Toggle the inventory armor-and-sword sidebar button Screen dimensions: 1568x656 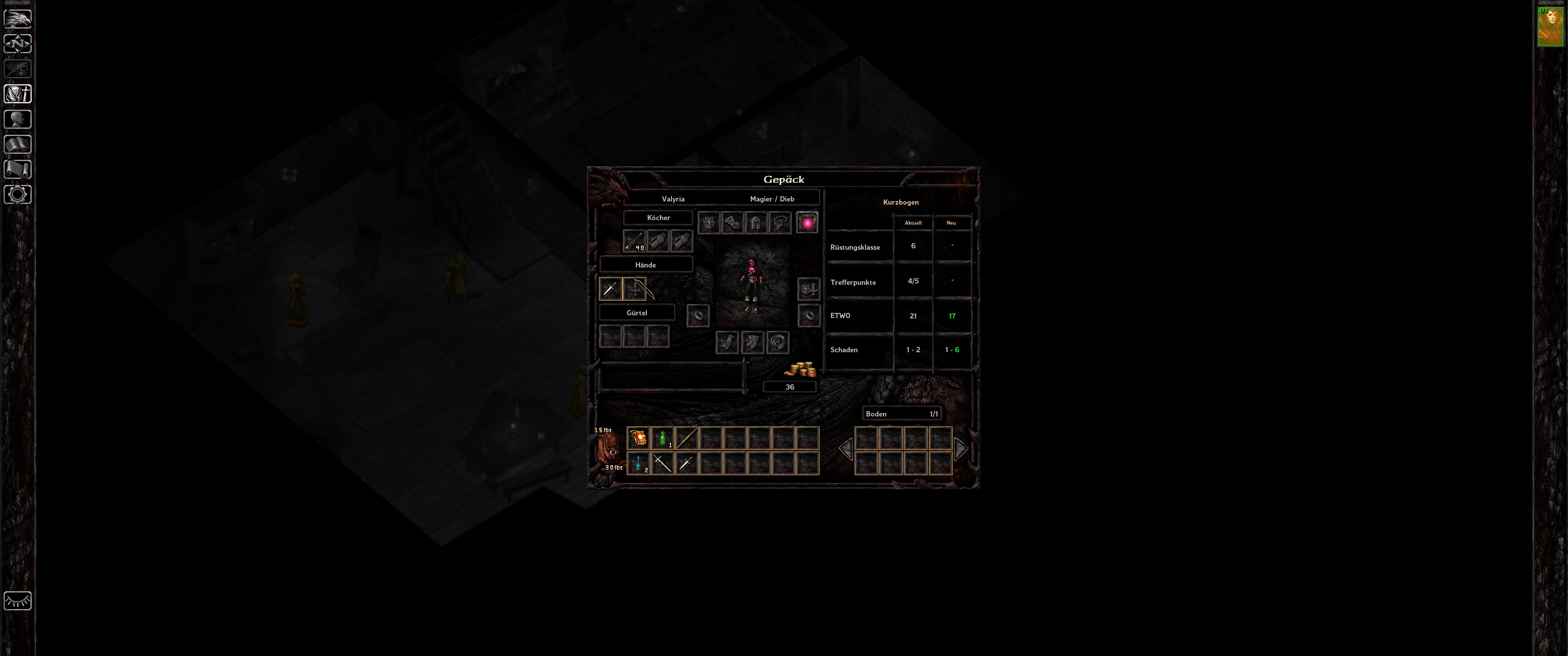point(18,94)
